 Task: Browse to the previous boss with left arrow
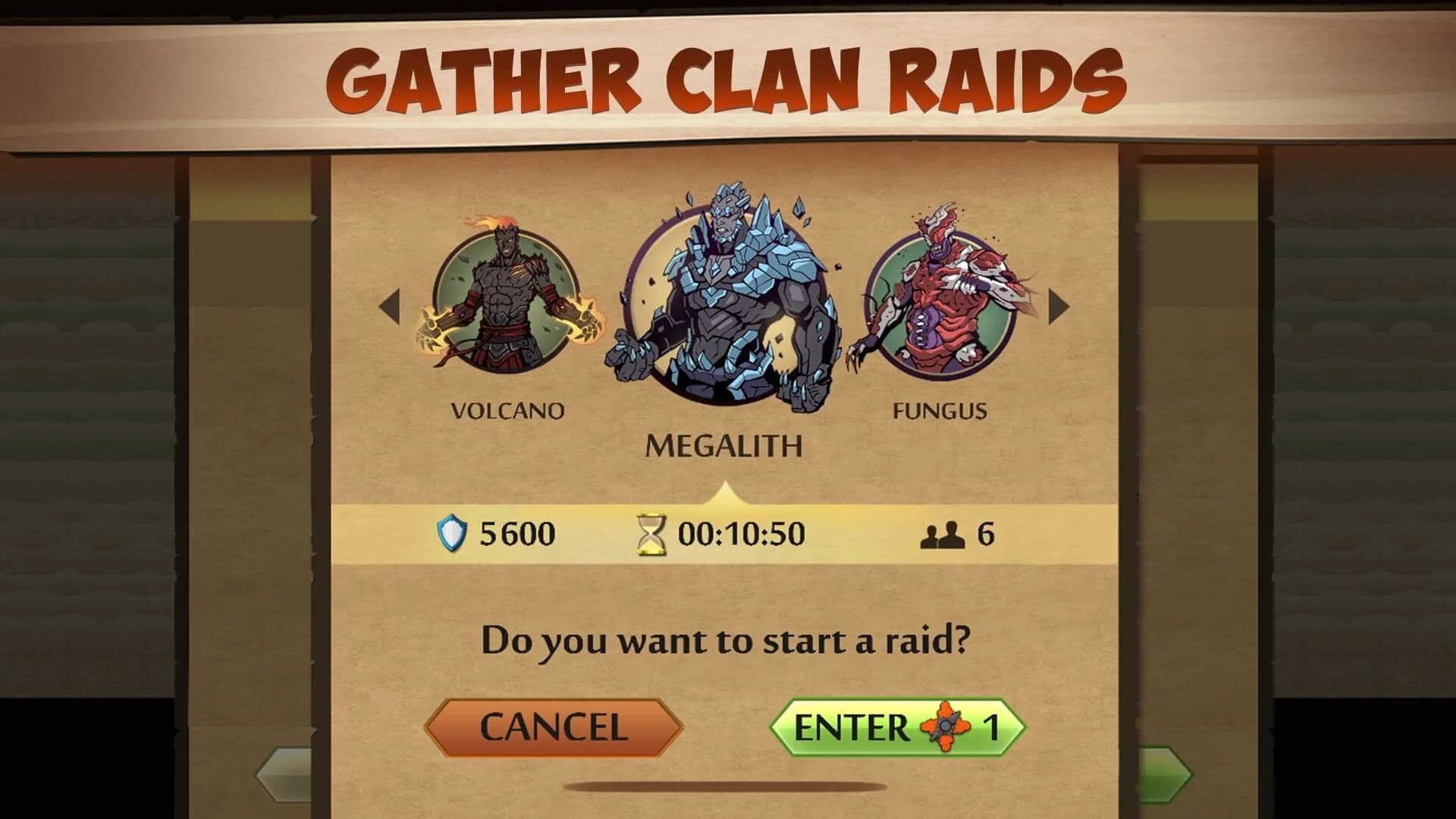(x=388, y=307)
